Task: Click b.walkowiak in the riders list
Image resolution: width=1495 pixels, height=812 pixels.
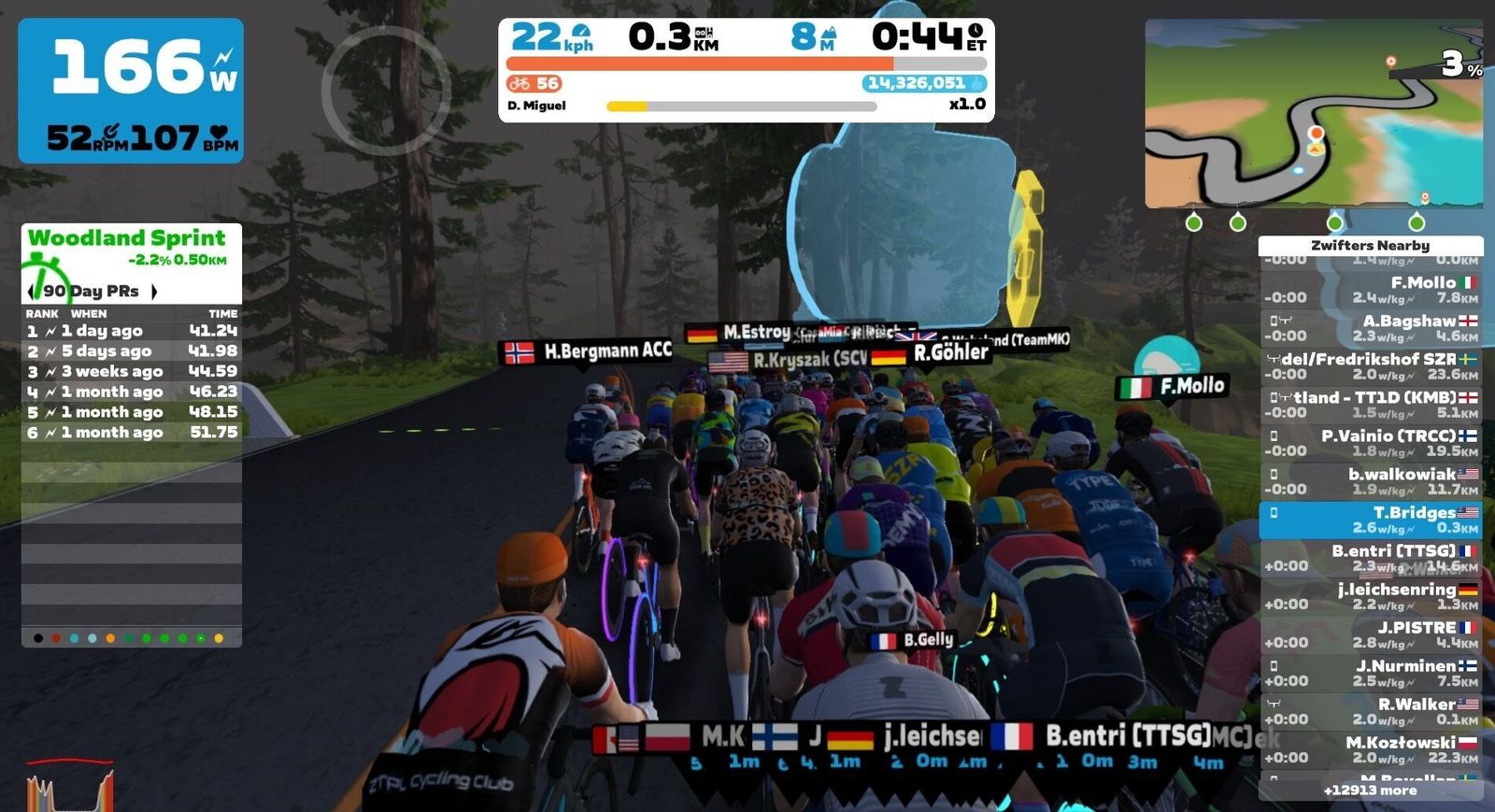Action: pos(1370,481)
